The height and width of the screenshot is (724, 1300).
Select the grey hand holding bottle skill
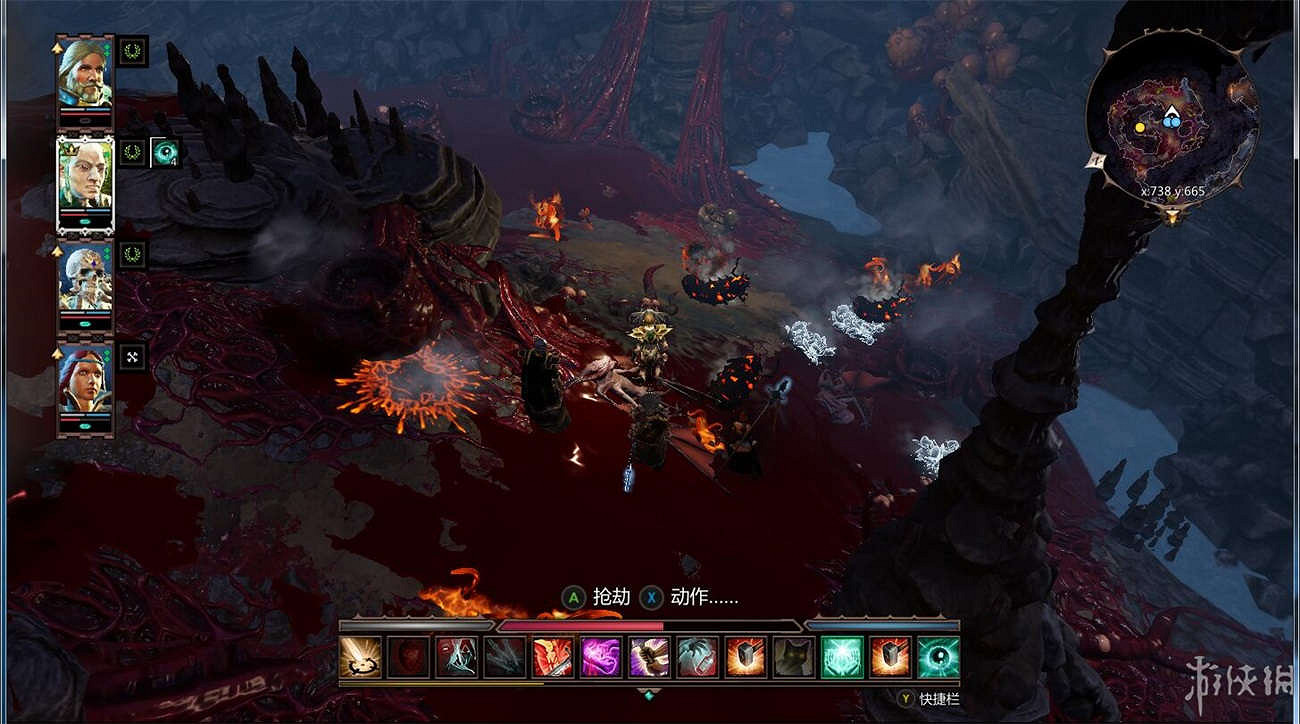click(x=697, y=657)
